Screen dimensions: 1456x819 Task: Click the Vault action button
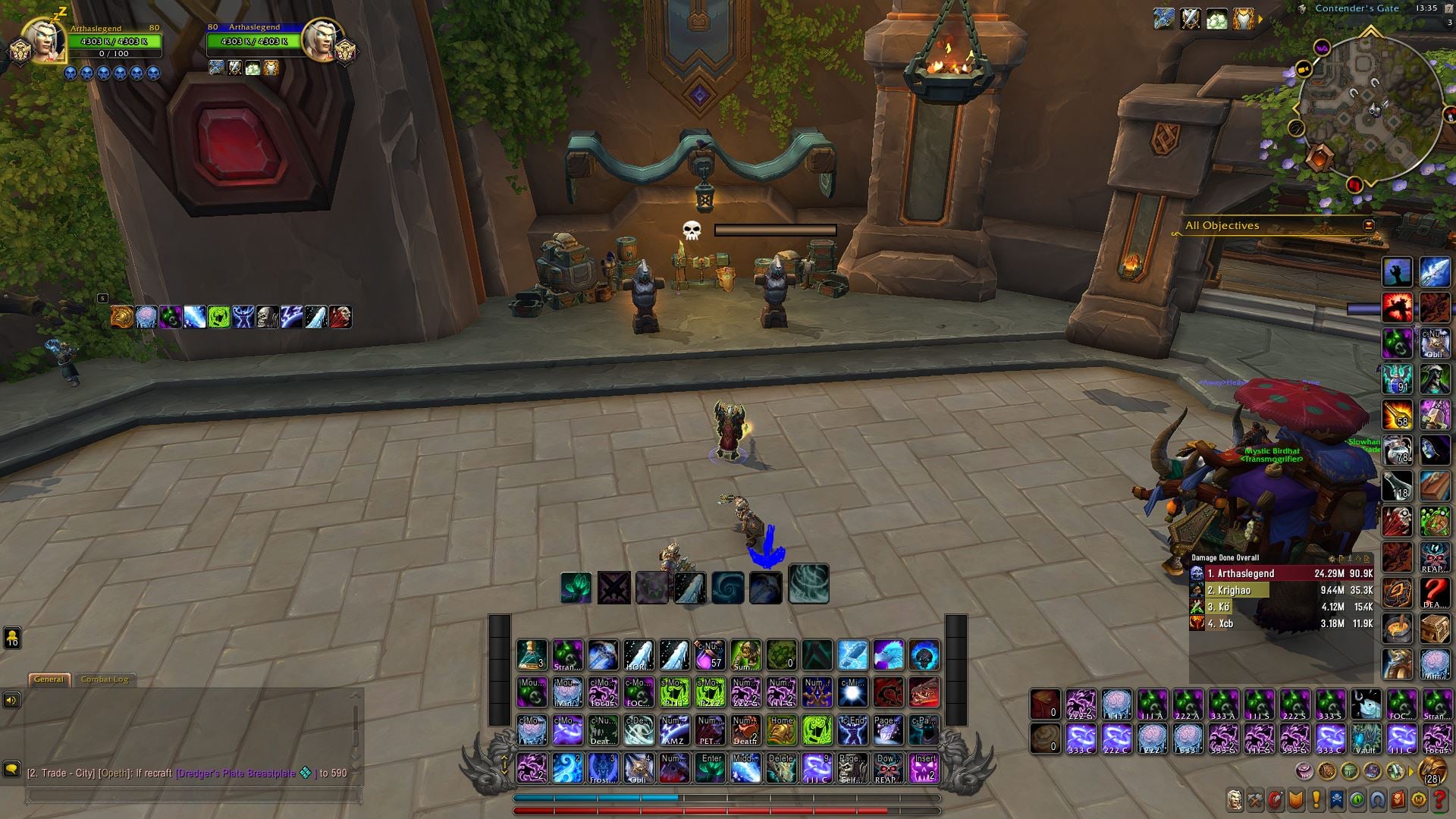tap(1366, 738)
